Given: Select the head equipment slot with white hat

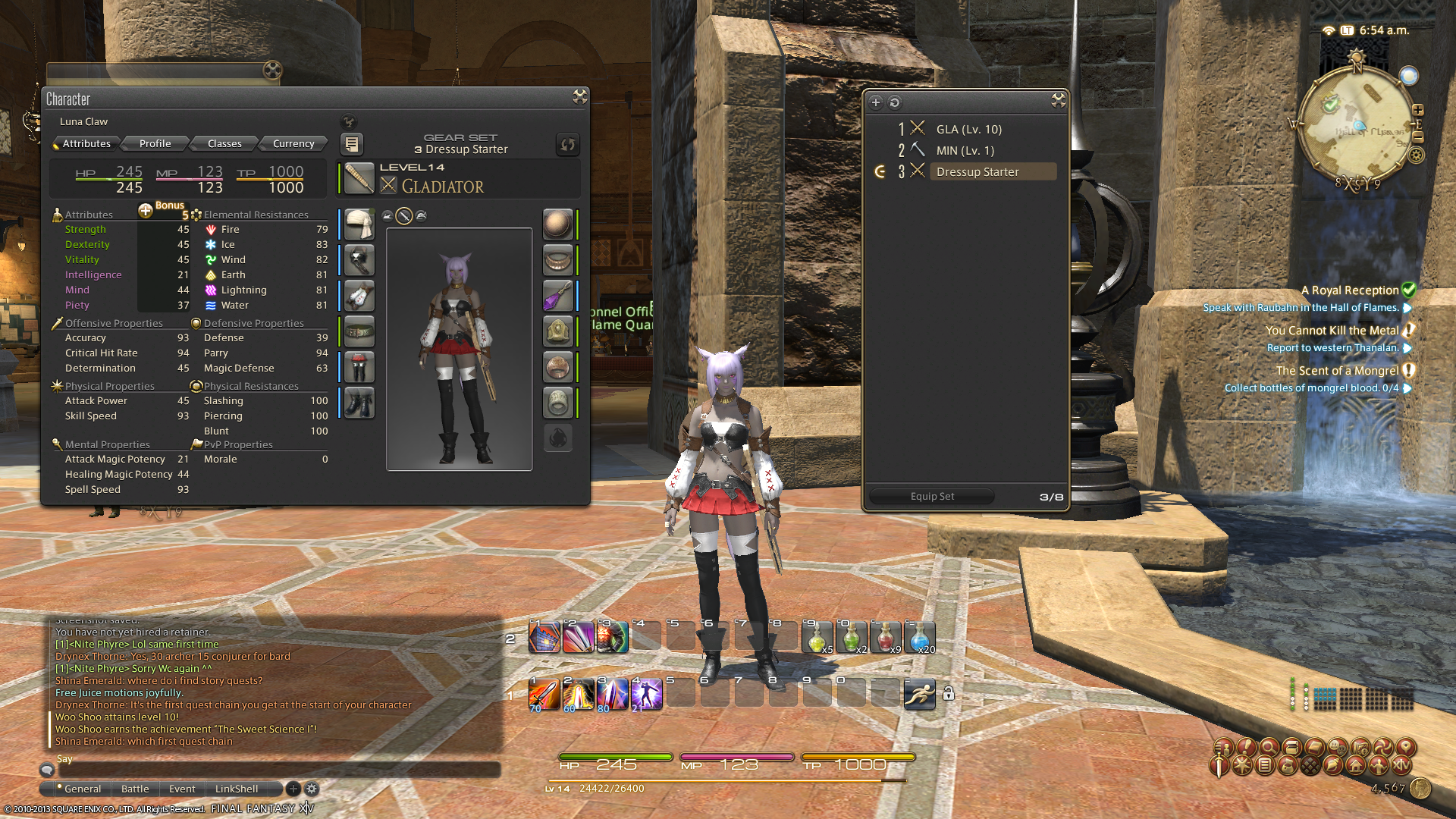Looking at the screenshot, I should pyautogui.click(x=359, y=224).
